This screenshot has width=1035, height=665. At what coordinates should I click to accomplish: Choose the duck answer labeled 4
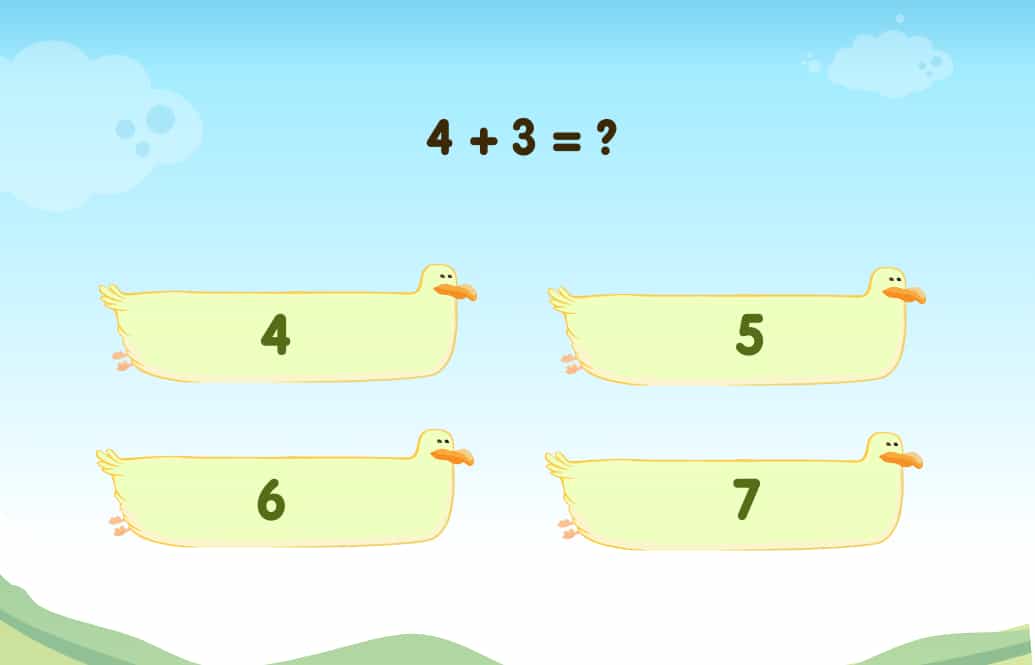(x=276, y=335)
